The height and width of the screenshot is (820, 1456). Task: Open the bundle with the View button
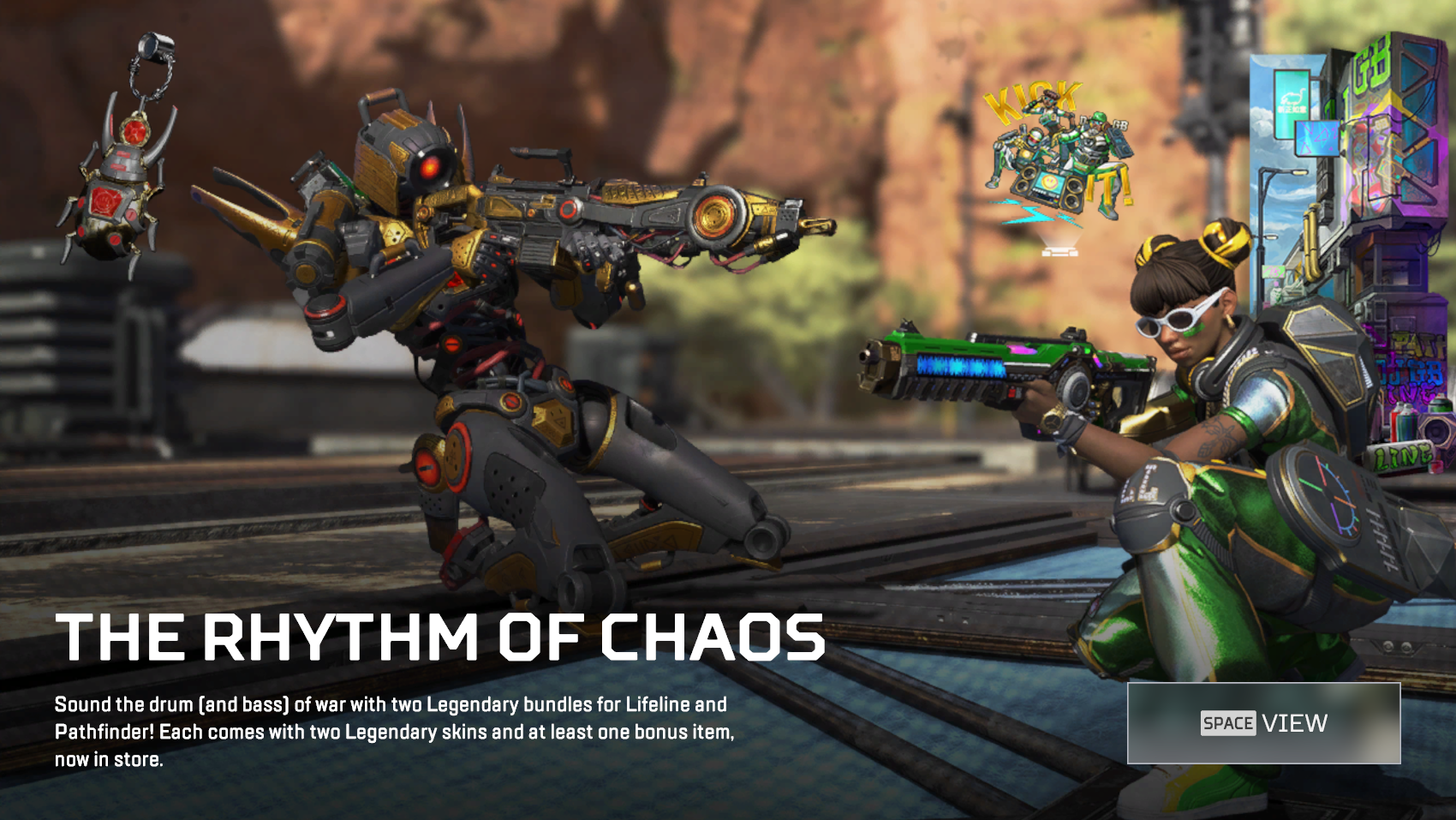[x=1263, y=723]
